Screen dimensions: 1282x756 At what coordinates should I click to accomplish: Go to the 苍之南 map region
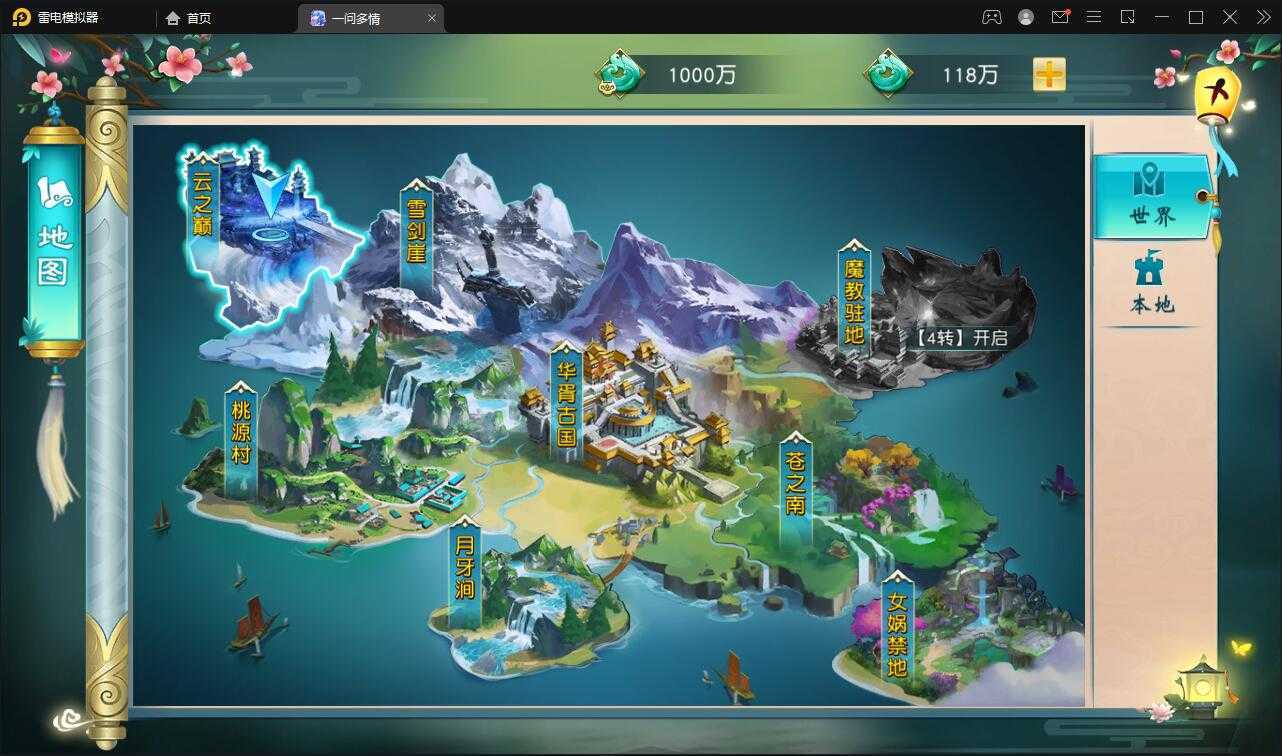795,490
